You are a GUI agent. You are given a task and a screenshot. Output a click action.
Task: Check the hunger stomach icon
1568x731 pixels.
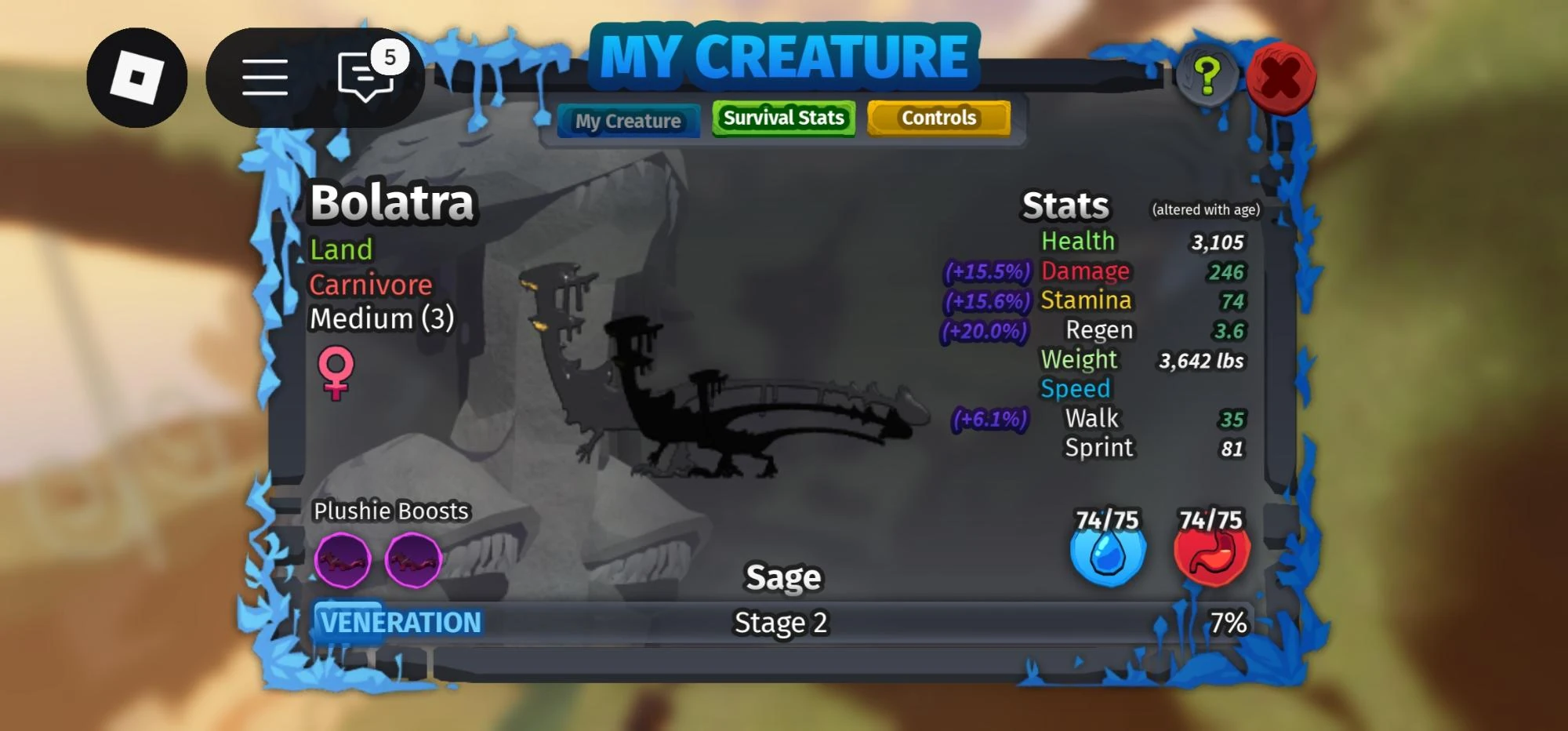coord(1211,551)
